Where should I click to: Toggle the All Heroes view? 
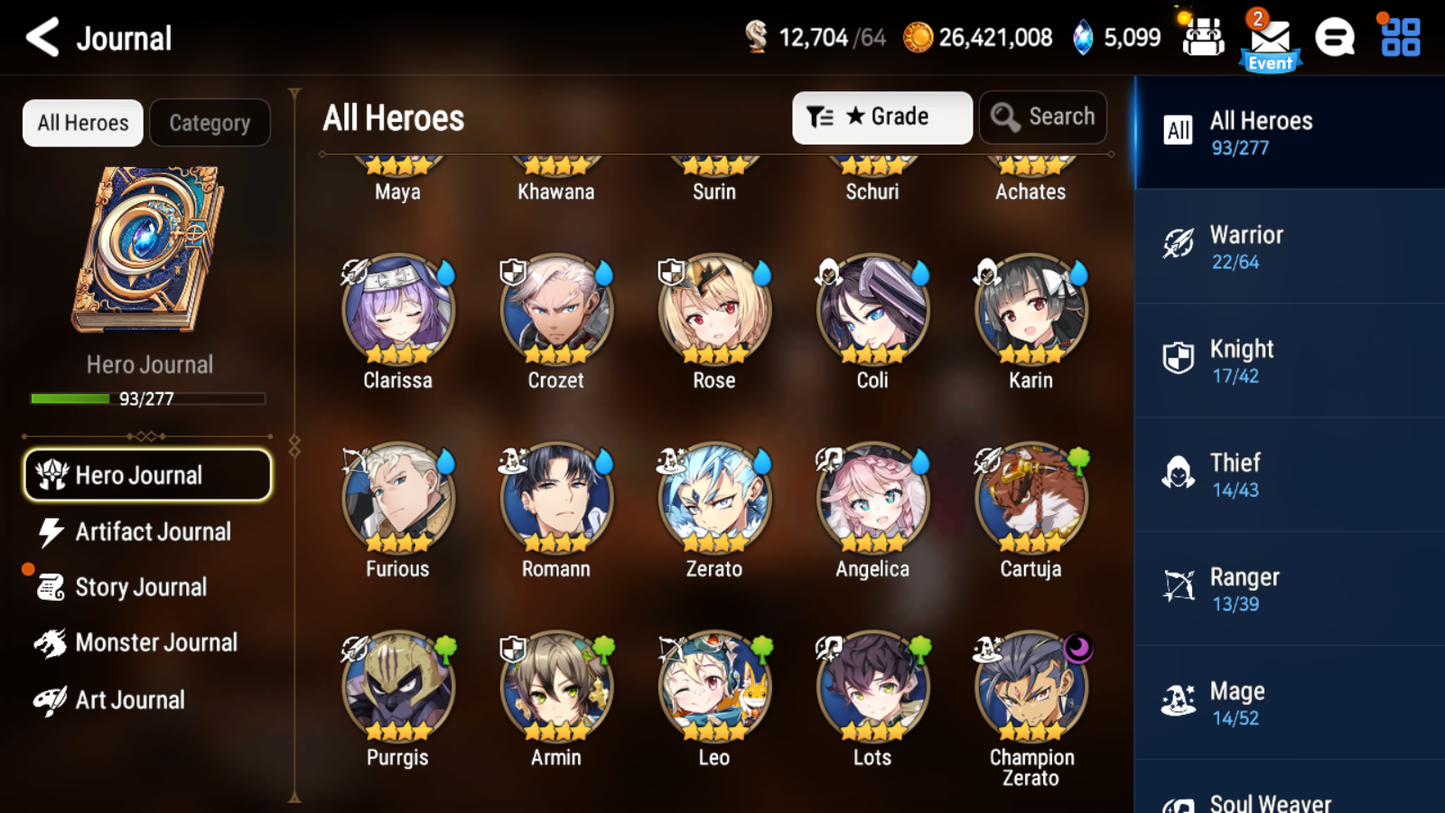82,122
